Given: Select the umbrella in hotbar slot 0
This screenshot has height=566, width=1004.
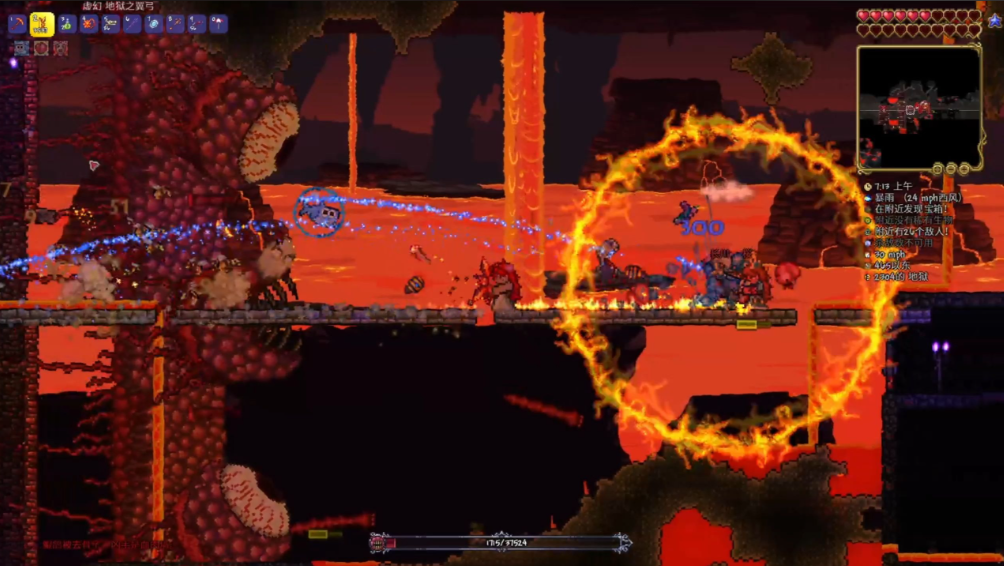Looking at the screenshot, I should click(x=219, y=24).
